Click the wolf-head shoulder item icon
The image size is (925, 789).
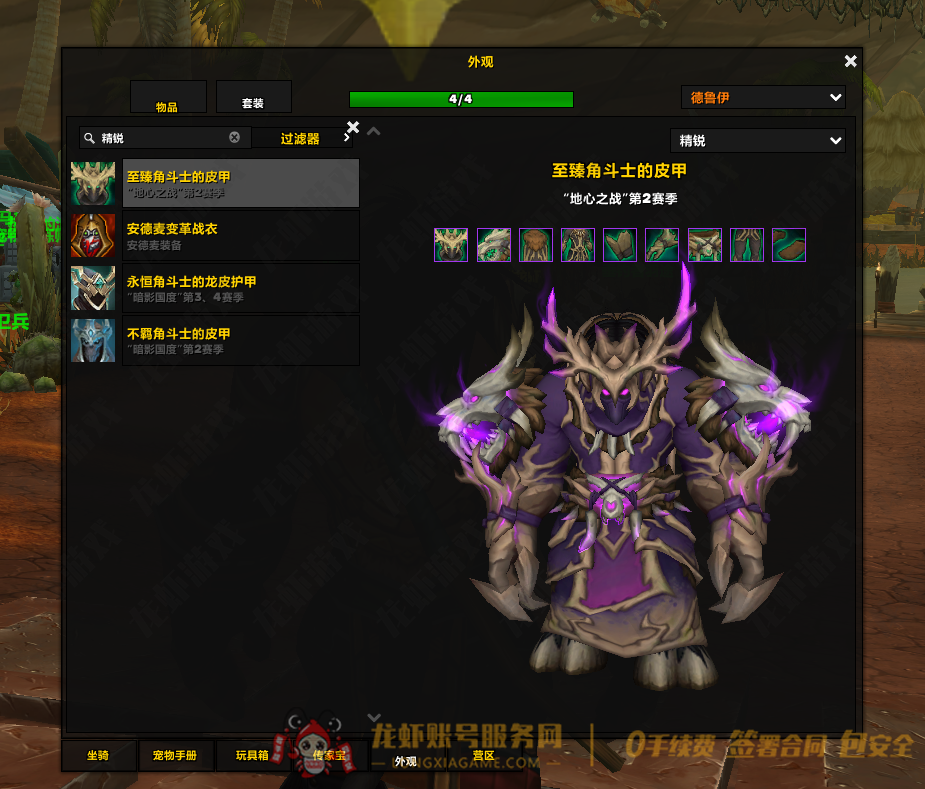coord(494,245)
